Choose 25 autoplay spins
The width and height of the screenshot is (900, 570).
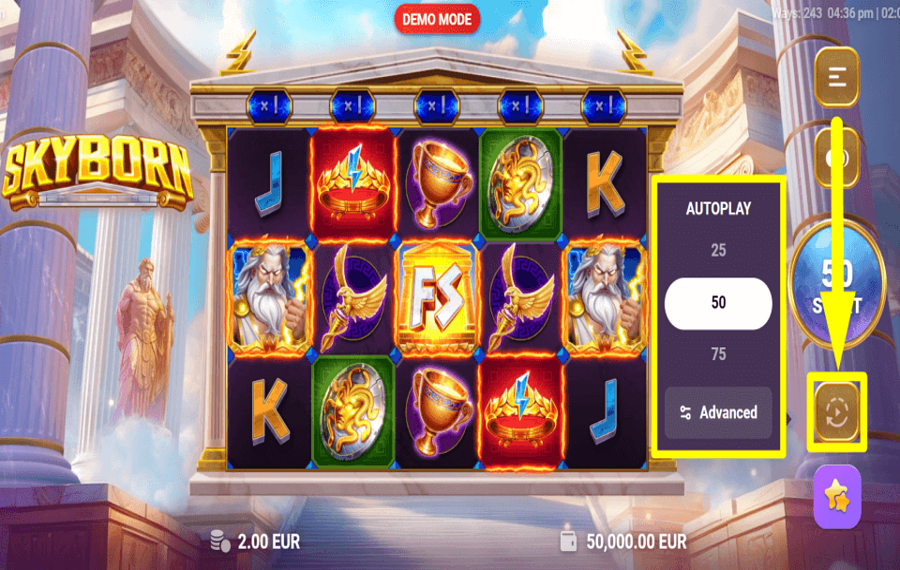pyautogui.click(x=718, y=250)
